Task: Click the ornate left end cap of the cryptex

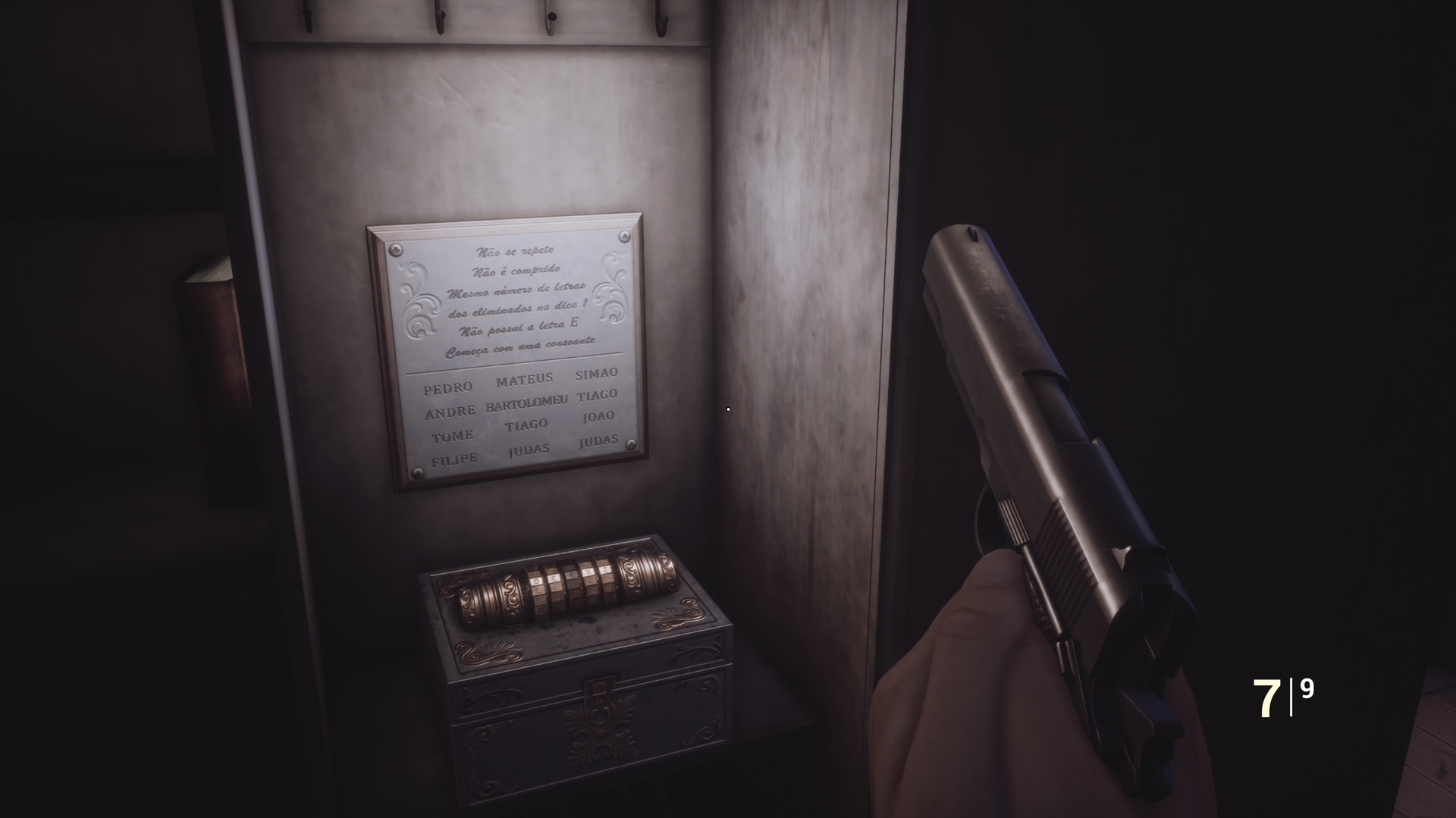Action: click(485, 595)
